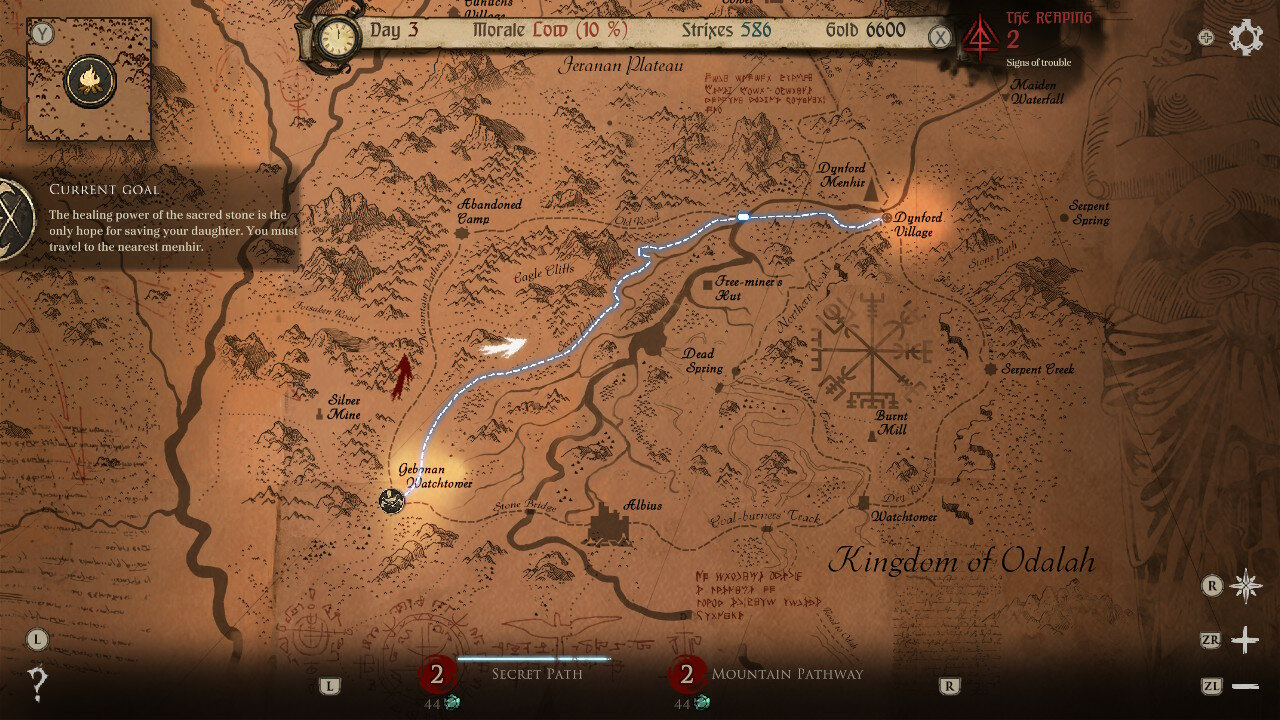
Task: Select Dynford Village on the map
Action: click(x=887, y=217)
